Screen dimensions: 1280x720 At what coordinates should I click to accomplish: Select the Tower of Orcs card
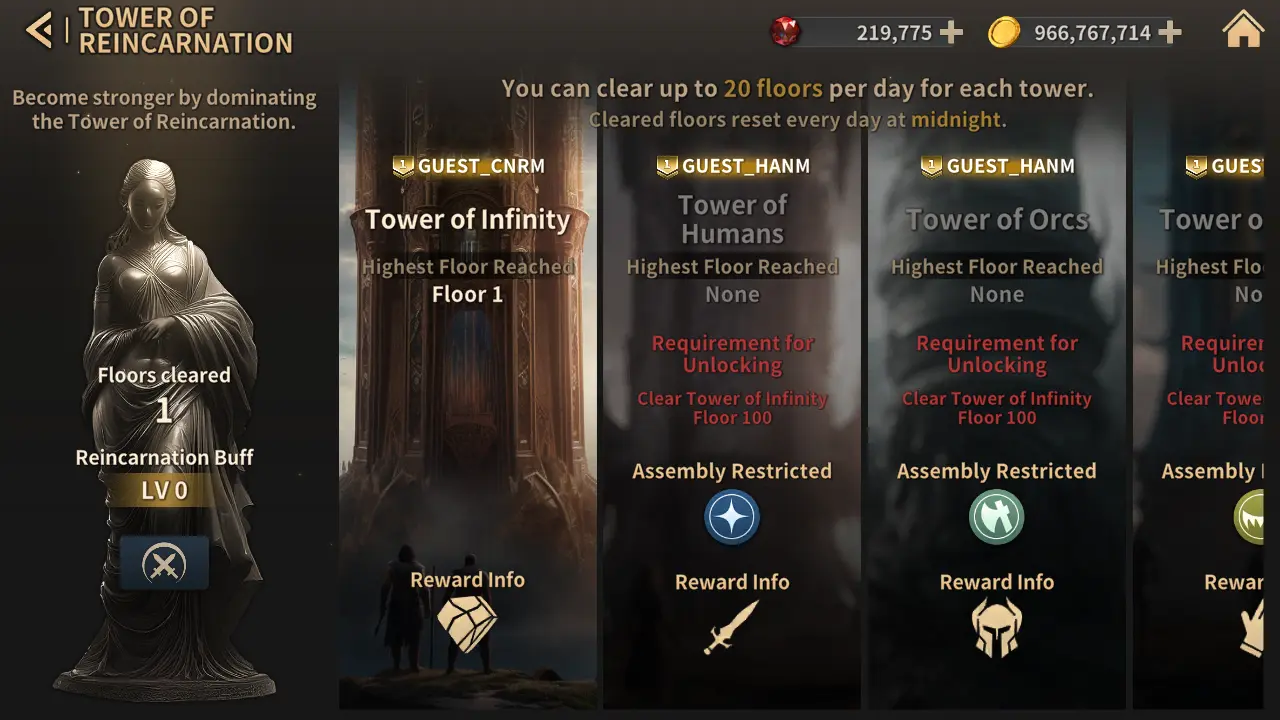(x=996, y=400)
